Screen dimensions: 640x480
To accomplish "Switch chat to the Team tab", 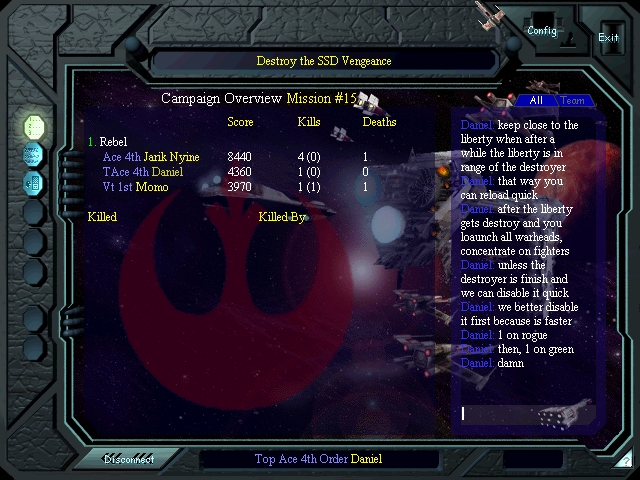I will (572, 100).
